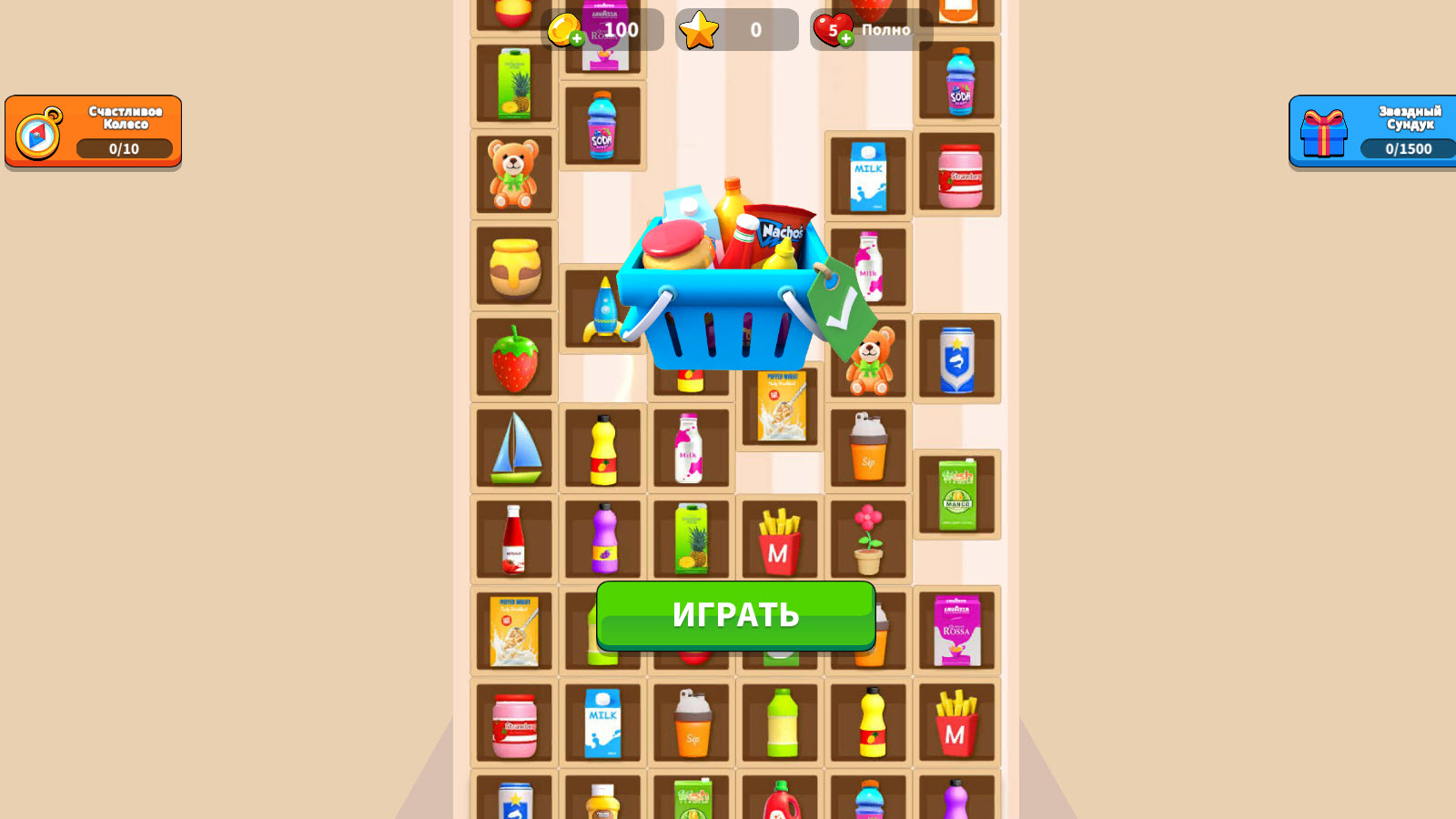Select the ketchup bottle tile

click(514, 540)
